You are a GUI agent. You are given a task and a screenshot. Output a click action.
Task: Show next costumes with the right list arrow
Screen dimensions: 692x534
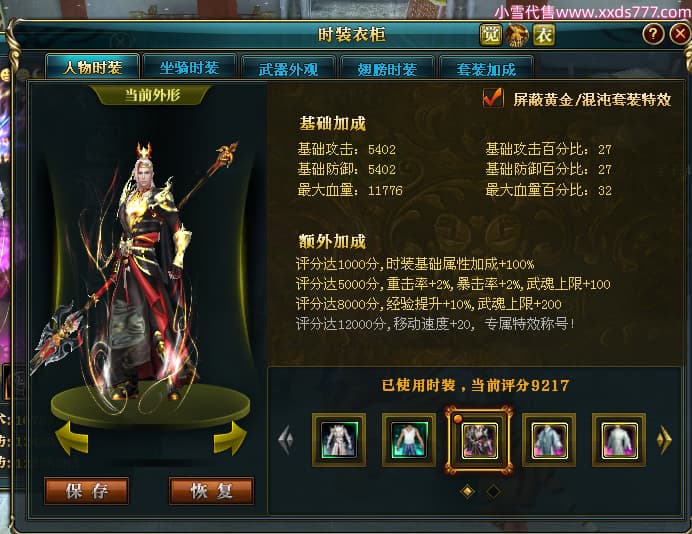(663, 440)
